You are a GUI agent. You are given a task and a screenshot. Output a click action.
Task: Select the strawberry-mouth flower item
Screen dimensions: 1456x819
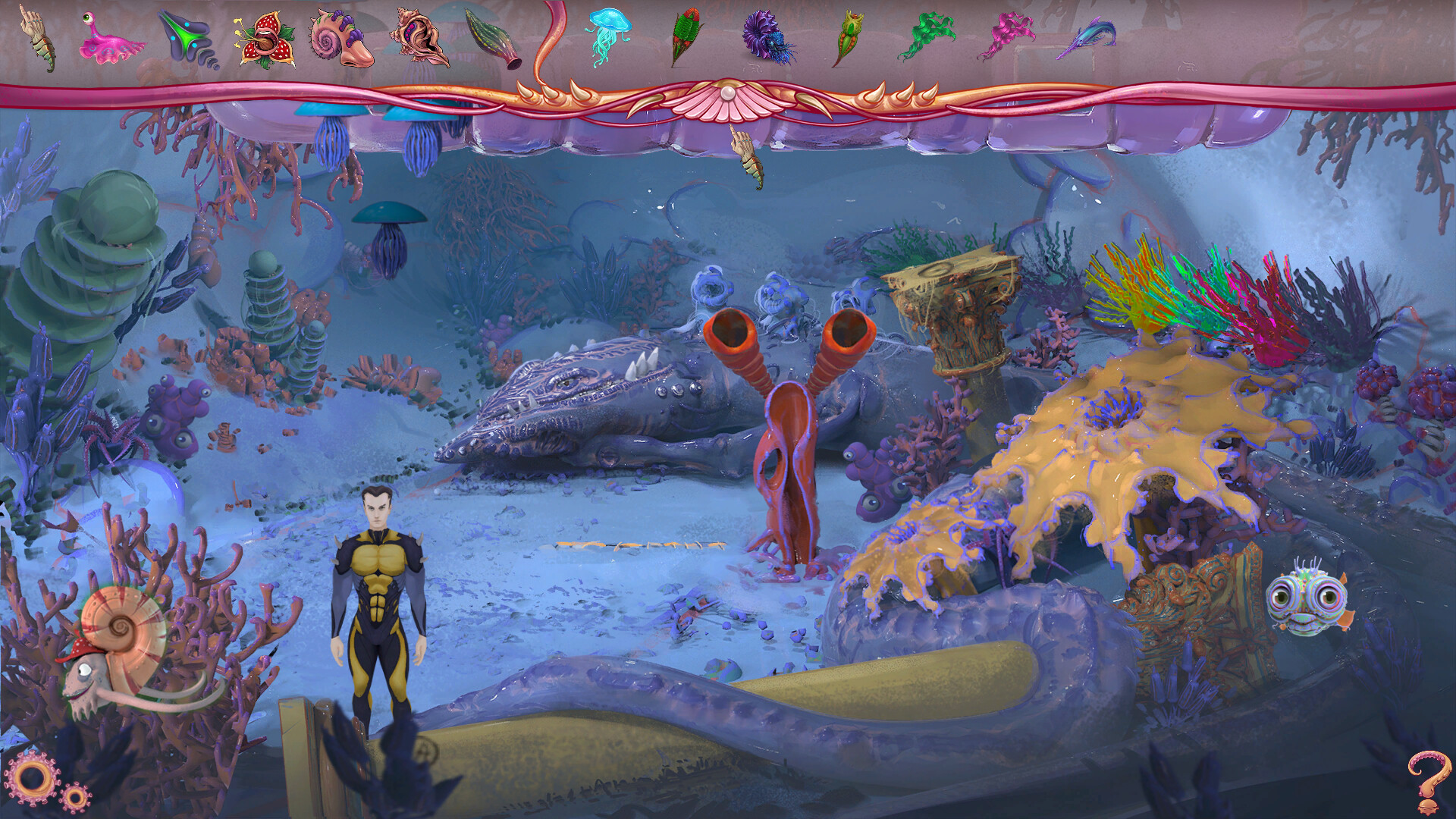pos(269,38)
